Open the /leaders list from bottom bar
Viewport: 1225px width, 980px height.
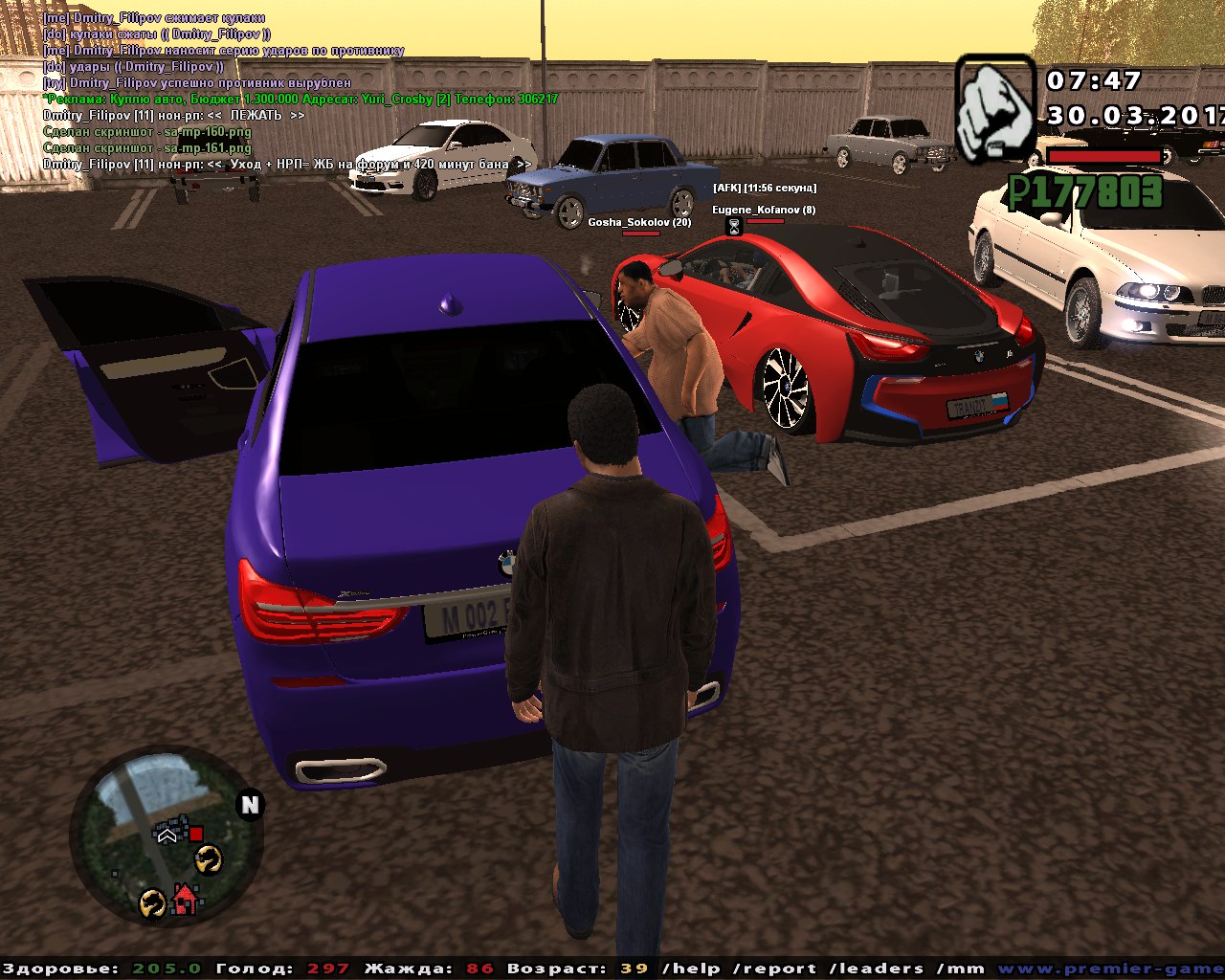(877, 969)
